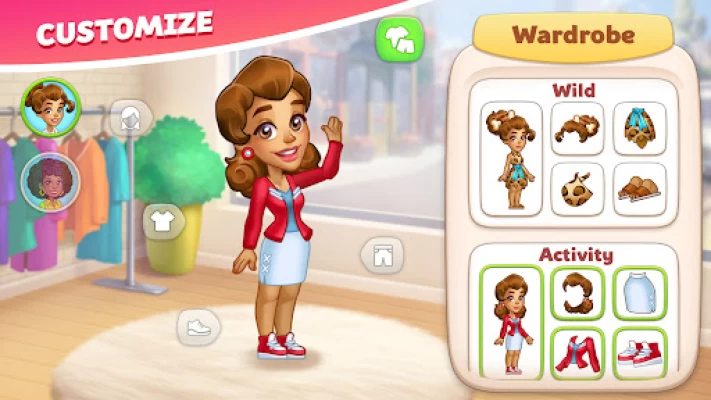Image resolution: width=711 pixels, height=400 pixels.
Task: Pick the Wild set blue-tied top
Action: (x=639, y=128)
